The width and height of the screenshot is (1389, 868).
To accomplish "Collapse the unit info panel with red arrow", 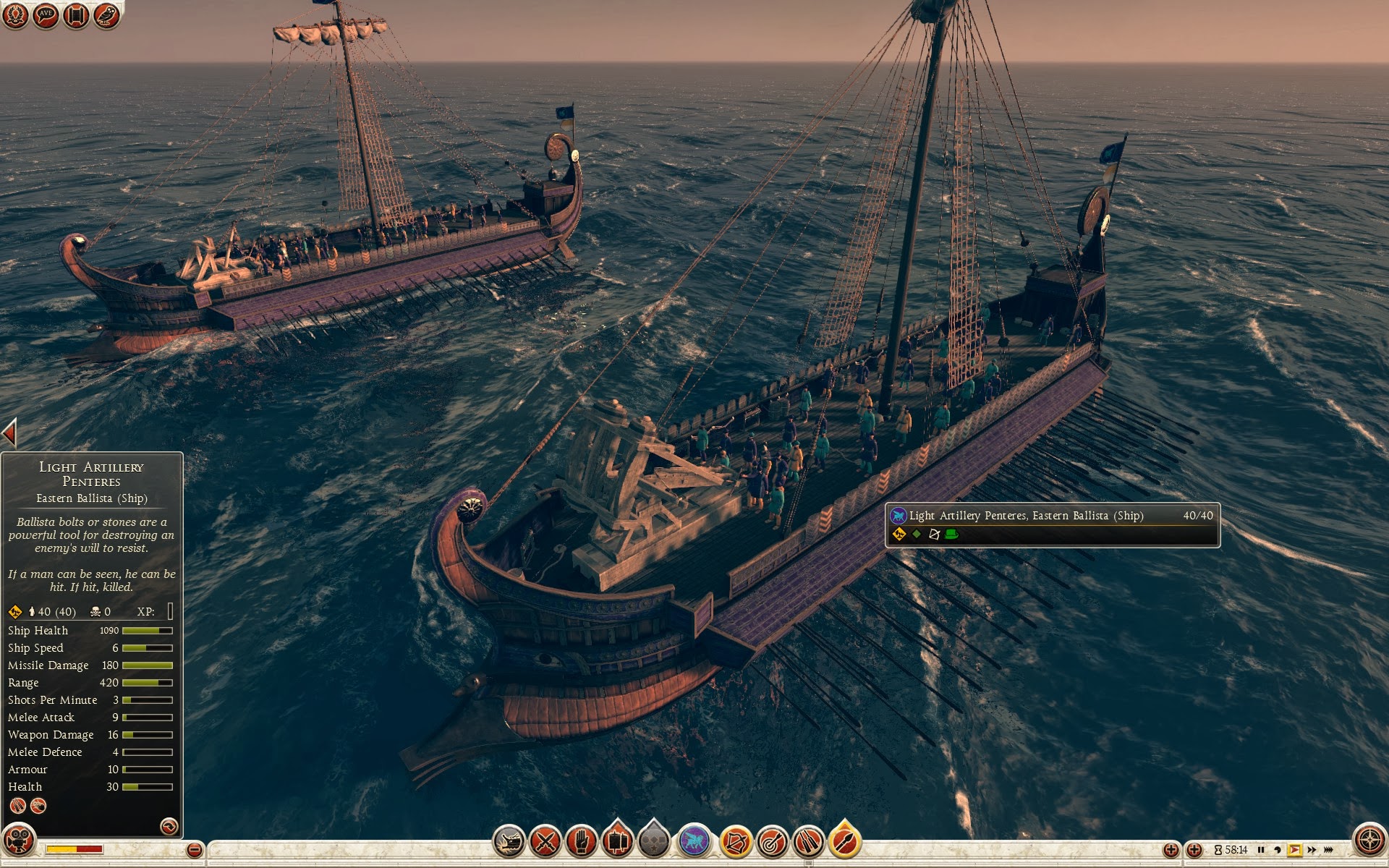I will 9,433.
